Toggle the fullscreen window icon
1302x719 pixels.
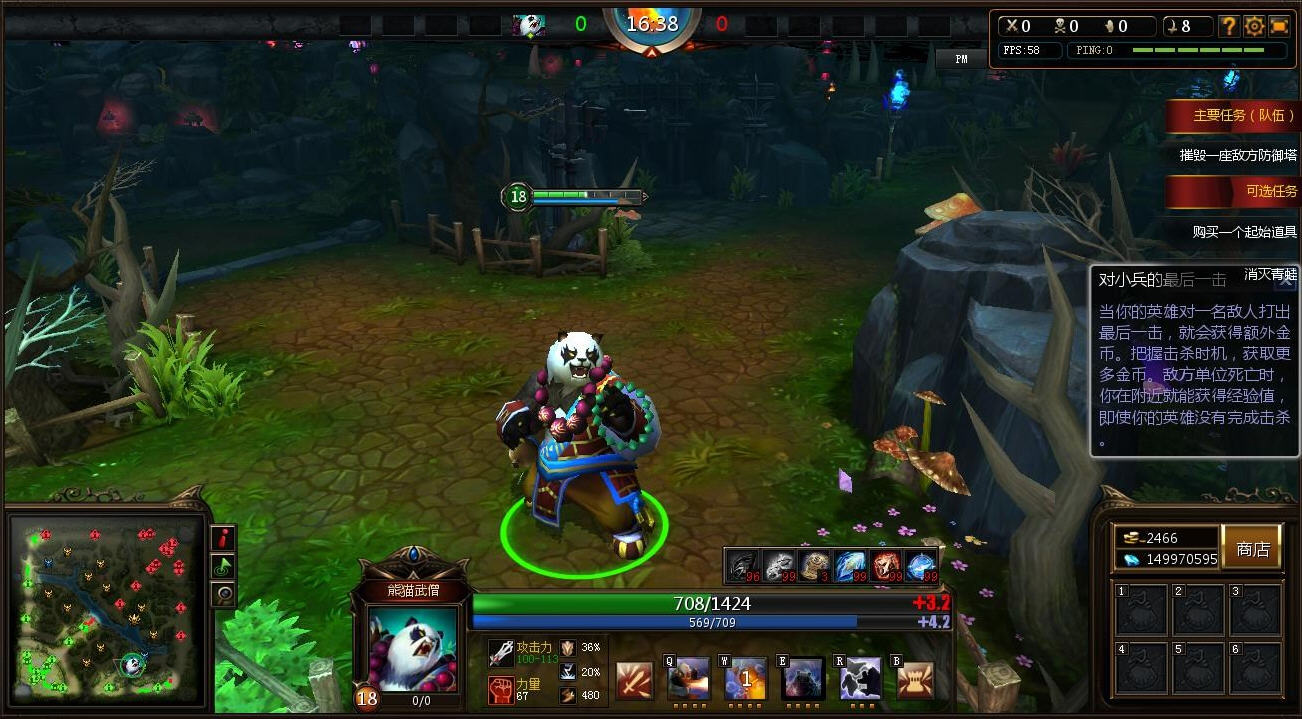click(x=1279, y=27)
